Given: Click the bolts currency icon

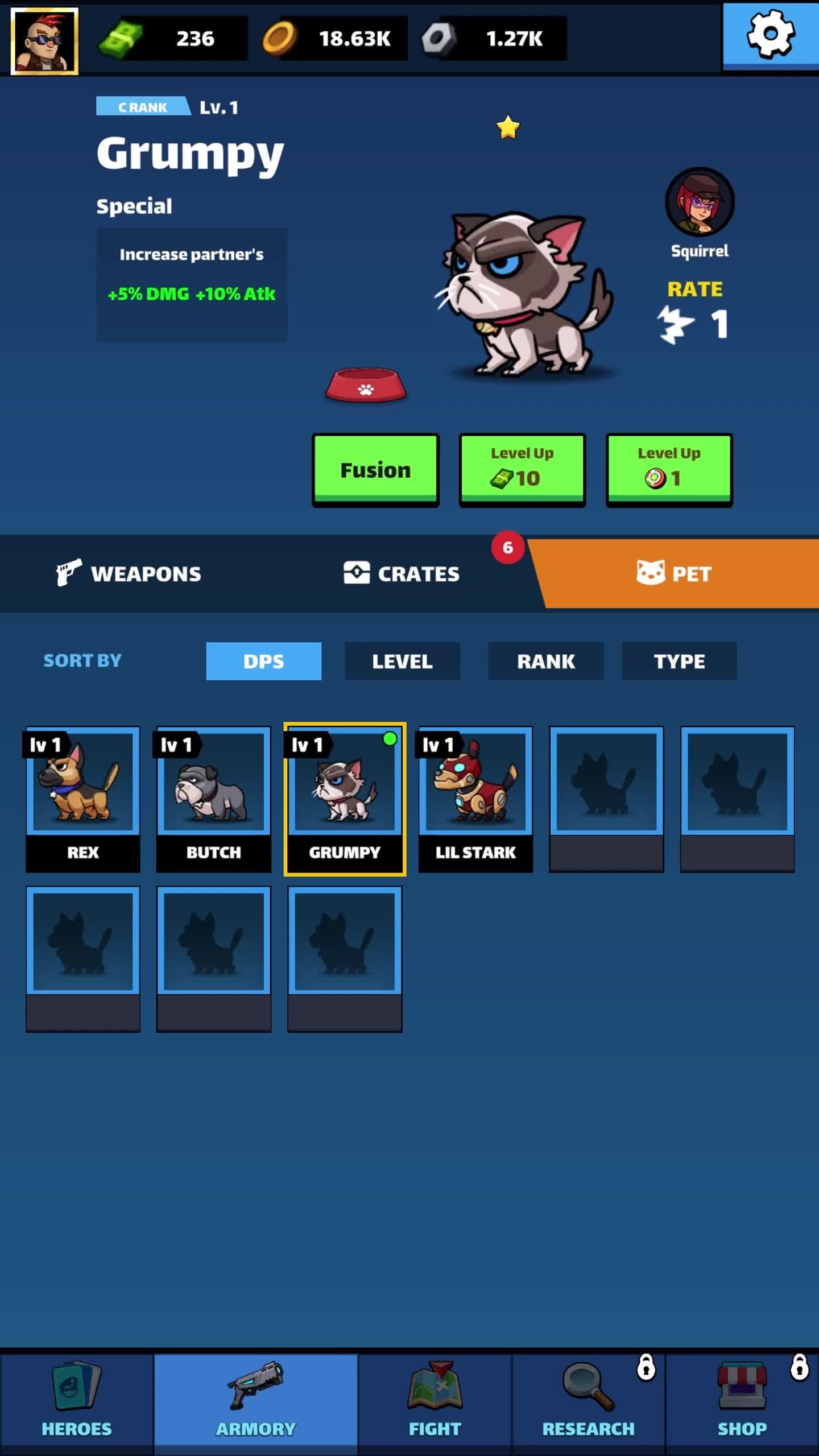Looking at the screenshot, I should click(x=441, y=37).
